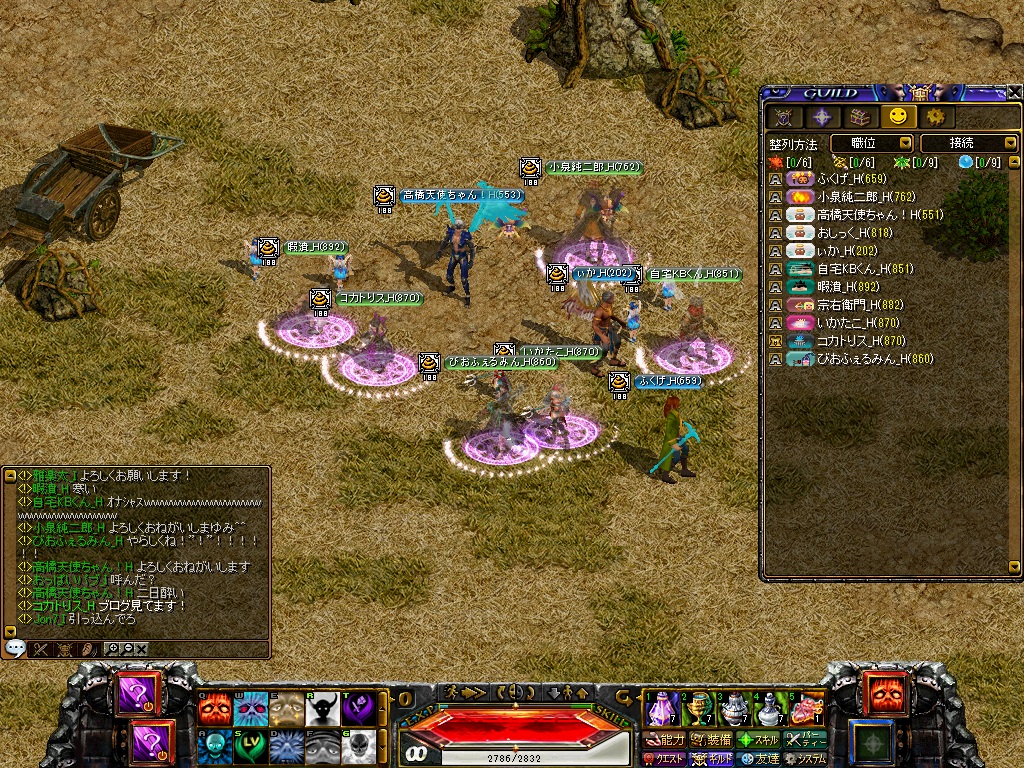Screen dimensions: 1024x768
Task: Activate the red demon face skill
Action: pos(214,708)
